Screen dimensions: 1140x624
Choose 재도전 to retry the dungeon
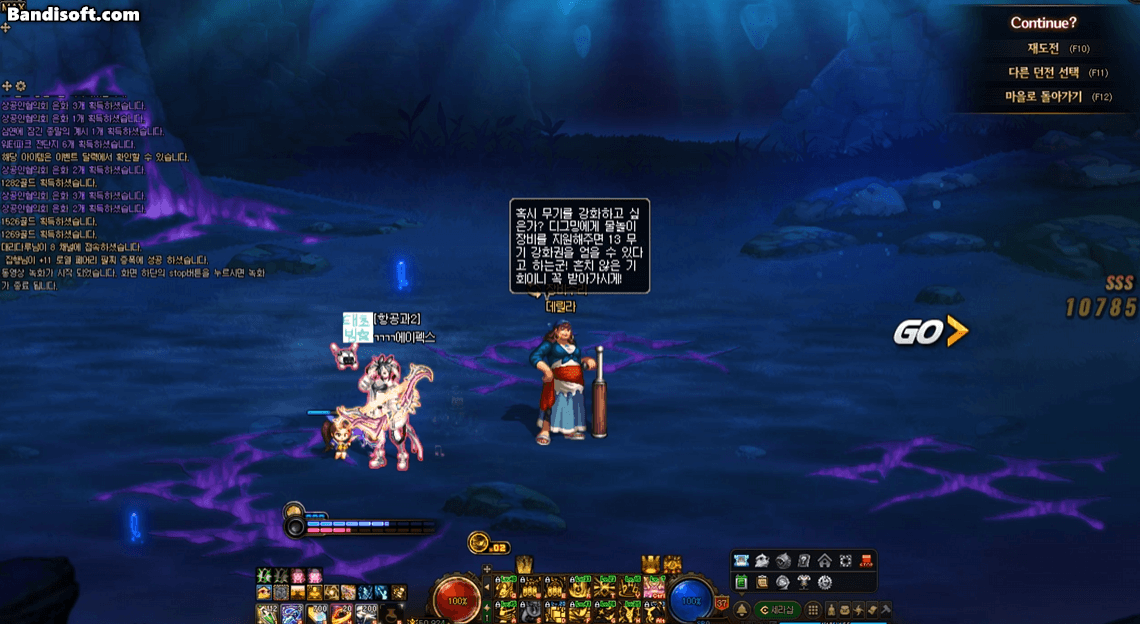tap(1049, 48)
